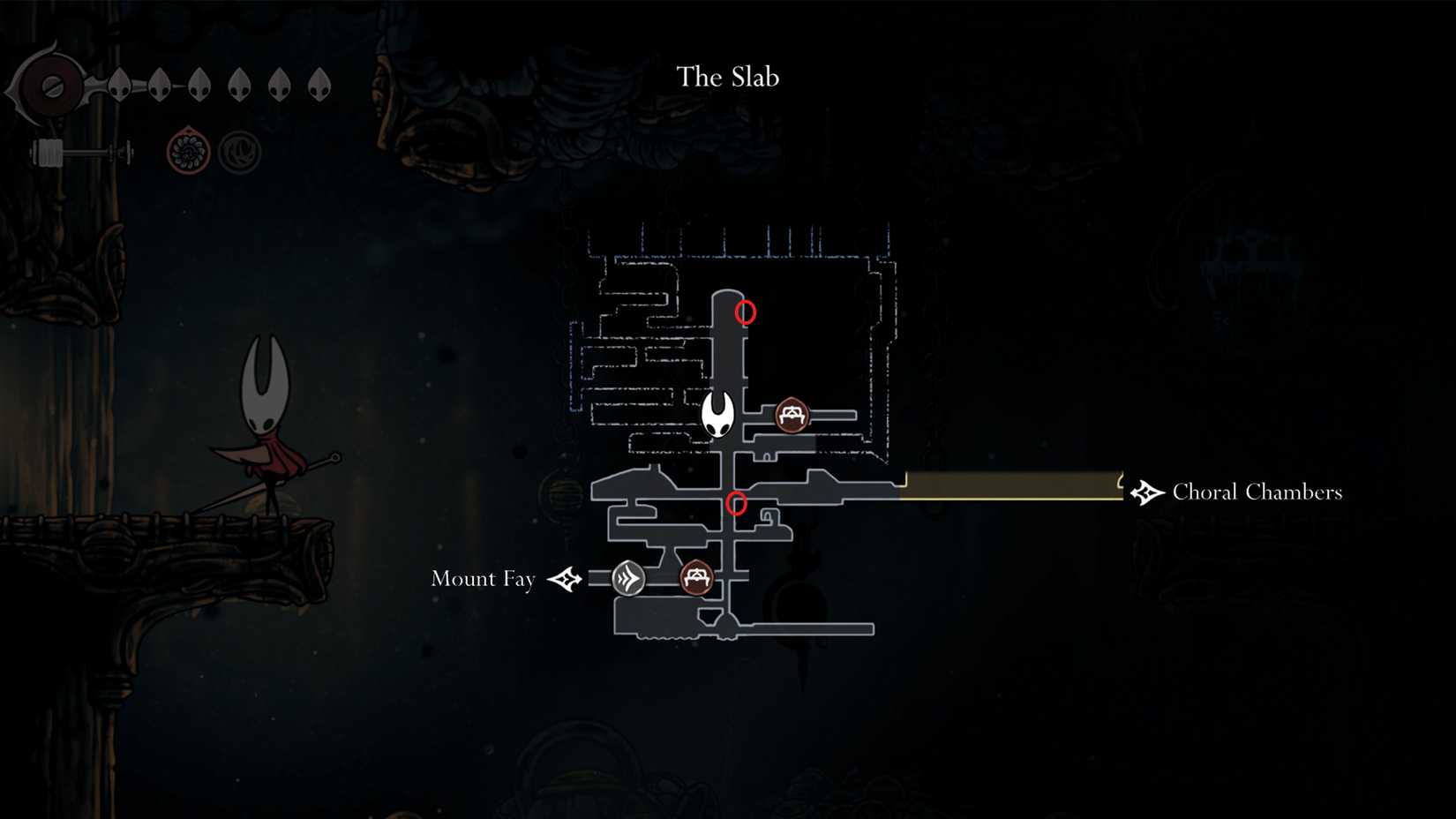The width and height of the screenshot is (1456, 819).
Task: Click the bench icon beside Mount Fay exit
Action: click(x=696, y=578)
